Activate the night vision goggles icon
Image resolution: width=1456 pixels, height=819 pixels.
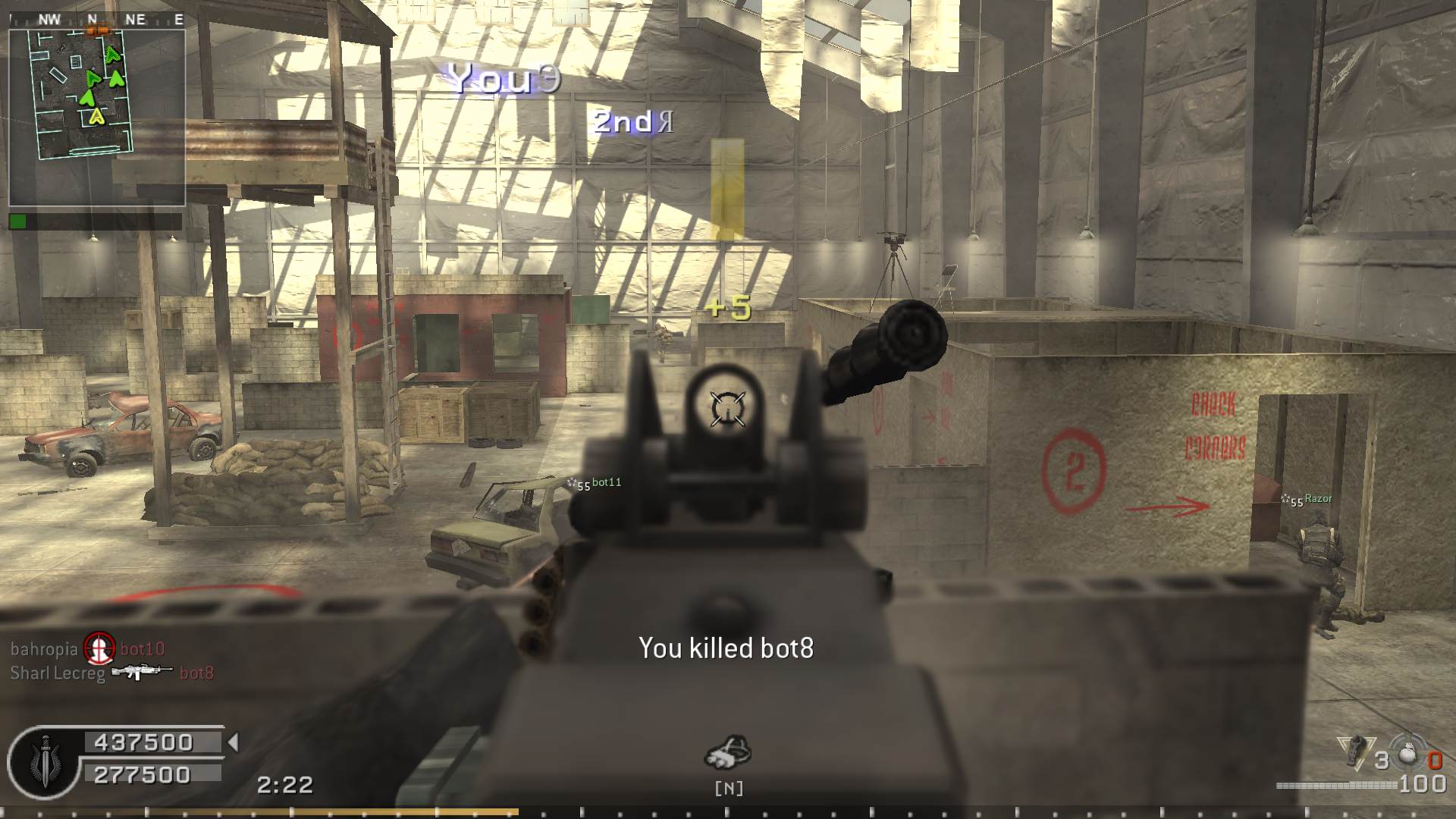pos(728,752)
